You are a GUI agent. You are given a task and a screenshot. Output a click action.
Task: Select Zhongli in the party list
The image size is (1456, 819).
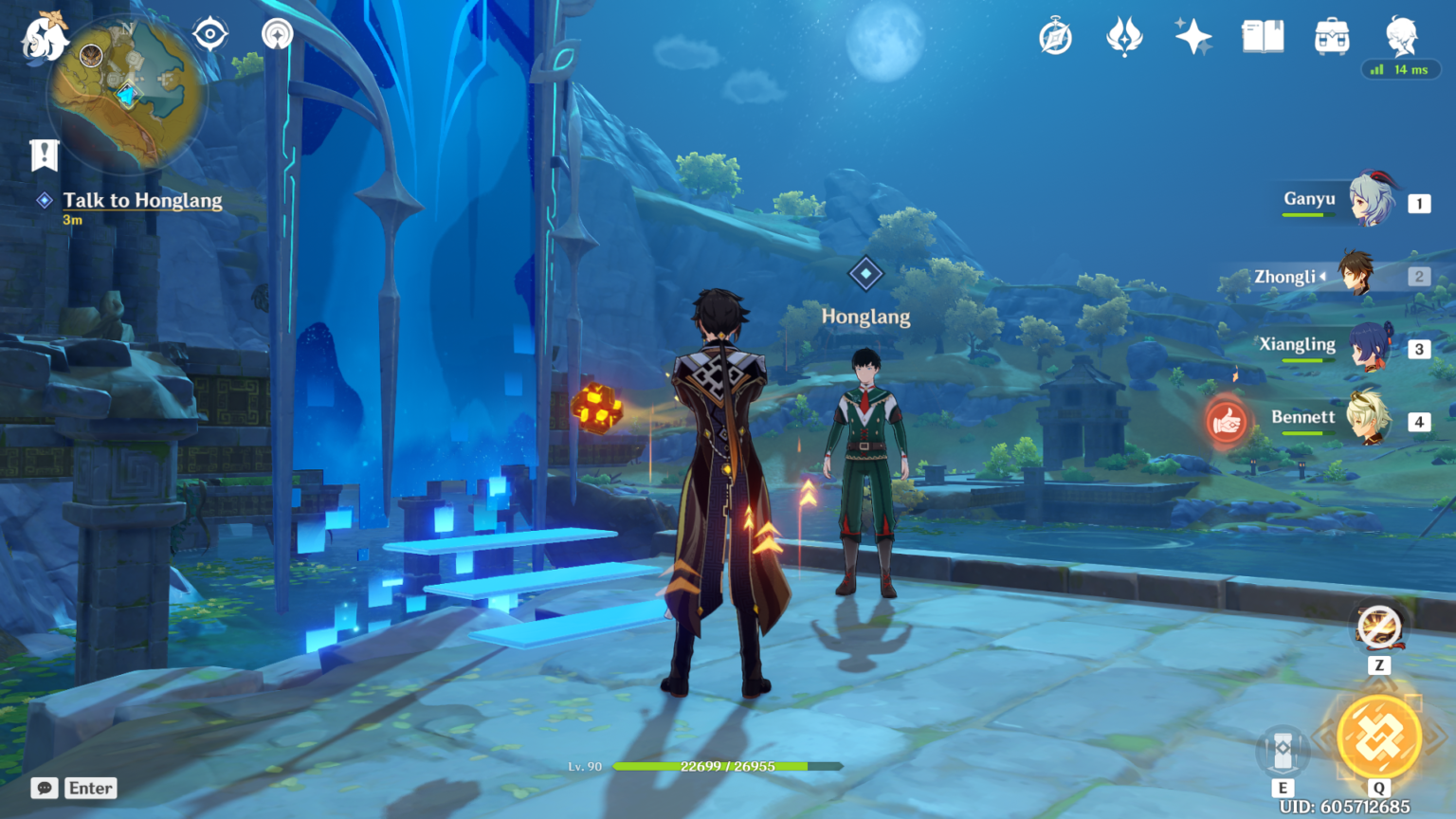pyautogui.click(x=1356, y=275)
